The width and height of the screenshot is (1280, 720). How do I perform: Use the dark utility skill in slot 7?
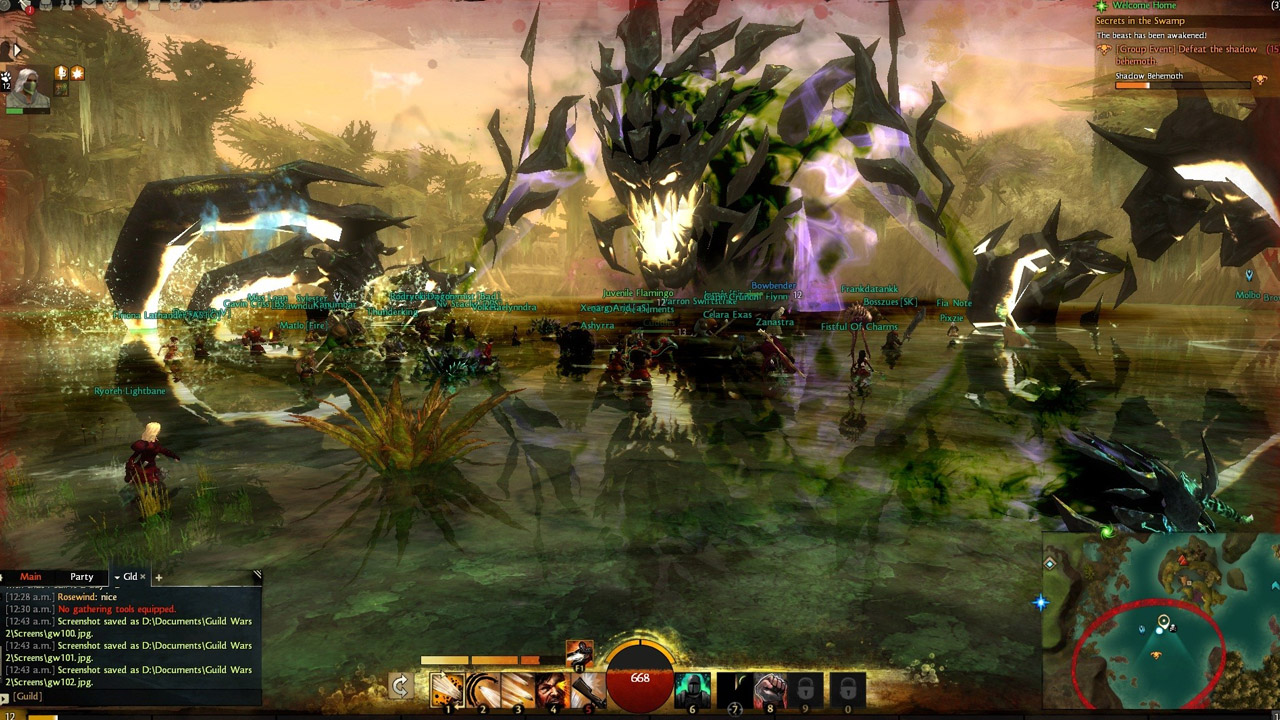(x=735, y=689)
